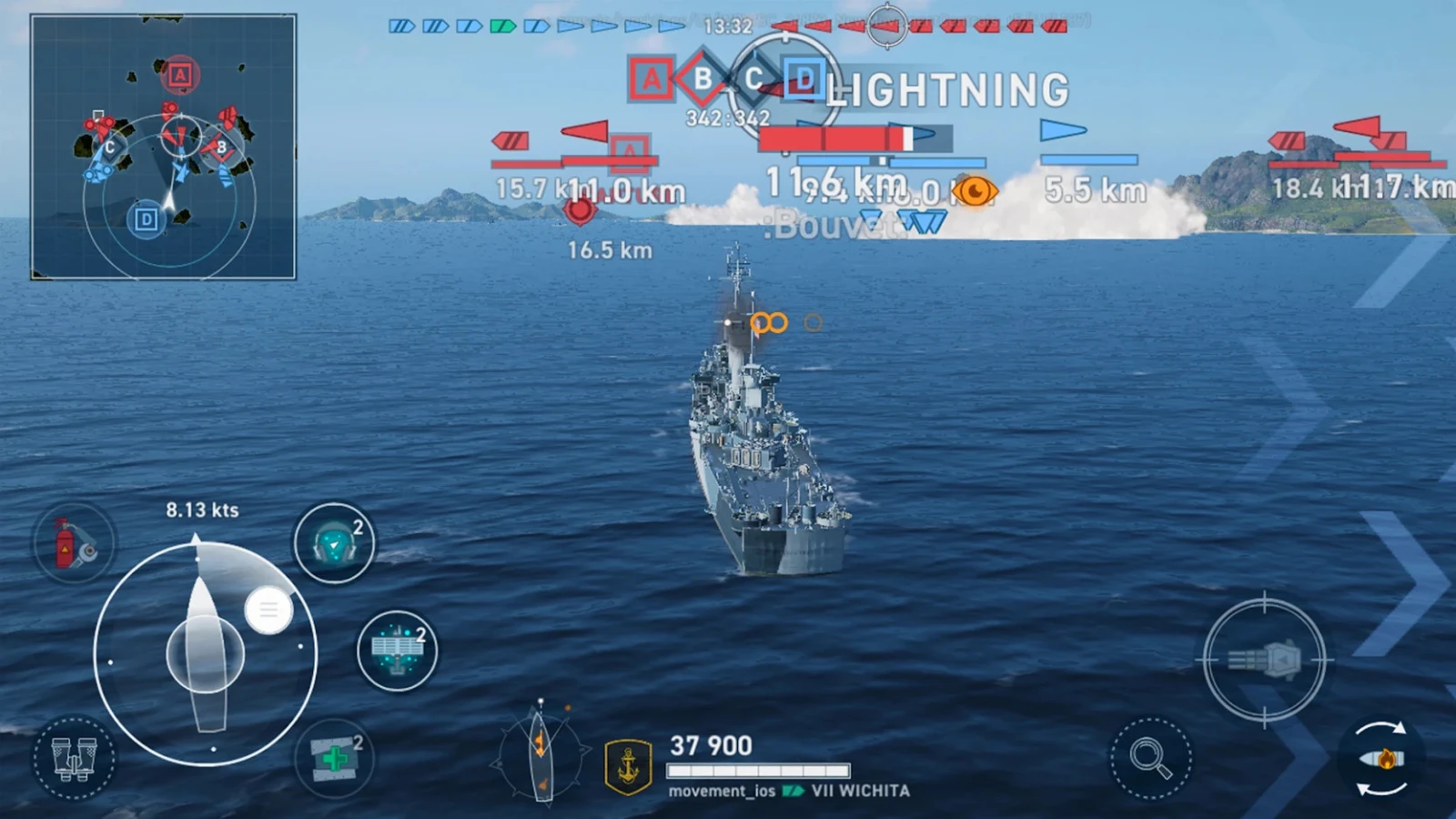The height and width of the screenshot is (819, 1456).
Task: Activate the damage control fire extinguisher
Action: 74,544
